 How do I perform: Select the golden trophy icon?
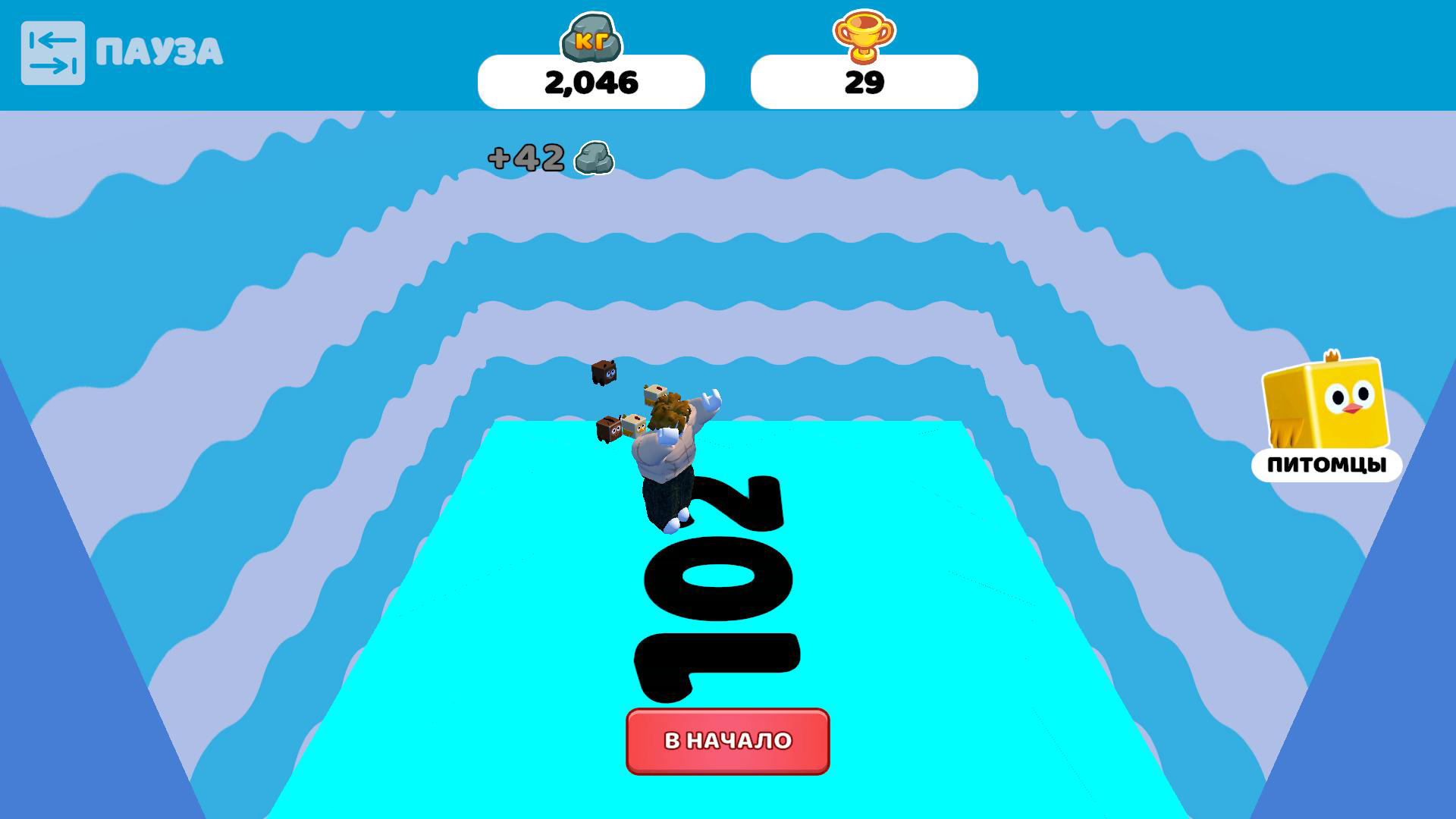click(x=864, y=36)
